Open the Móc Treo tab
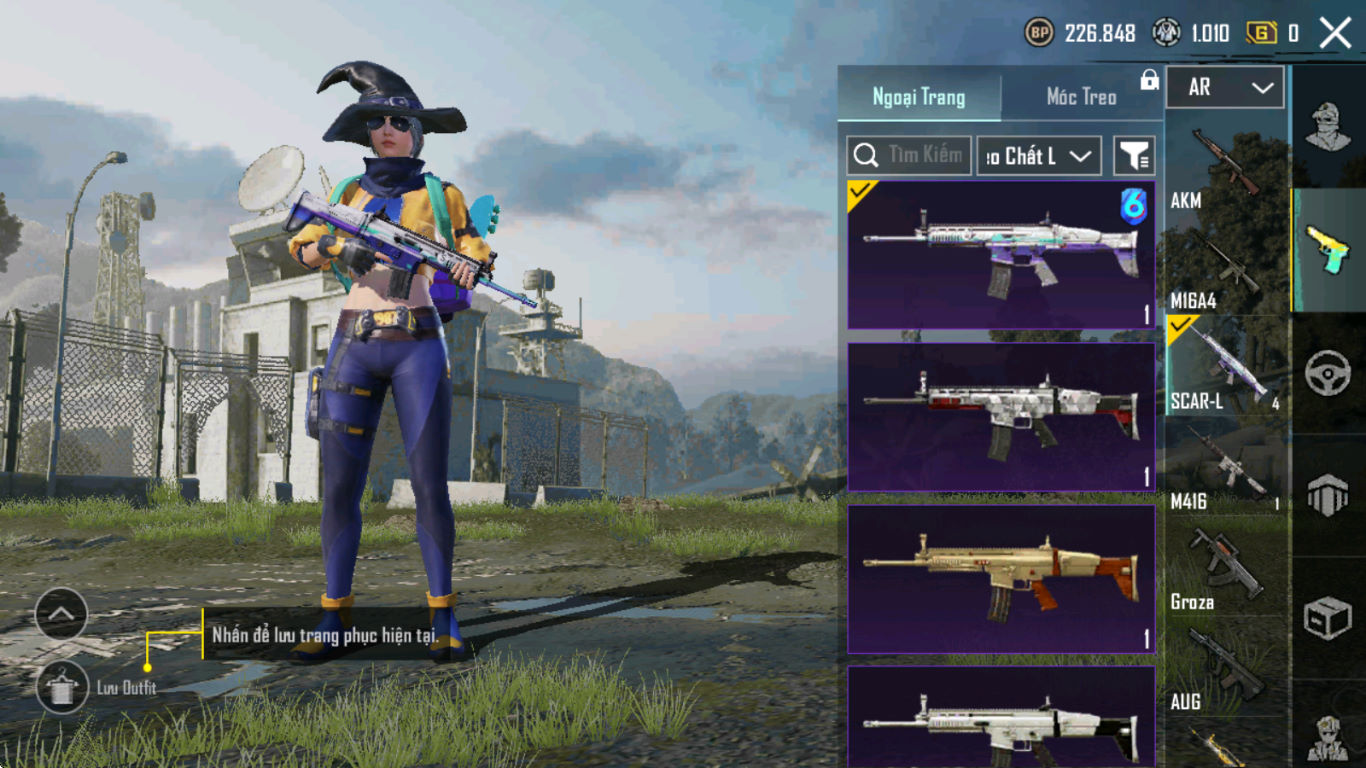 [x=1081, y=97]
